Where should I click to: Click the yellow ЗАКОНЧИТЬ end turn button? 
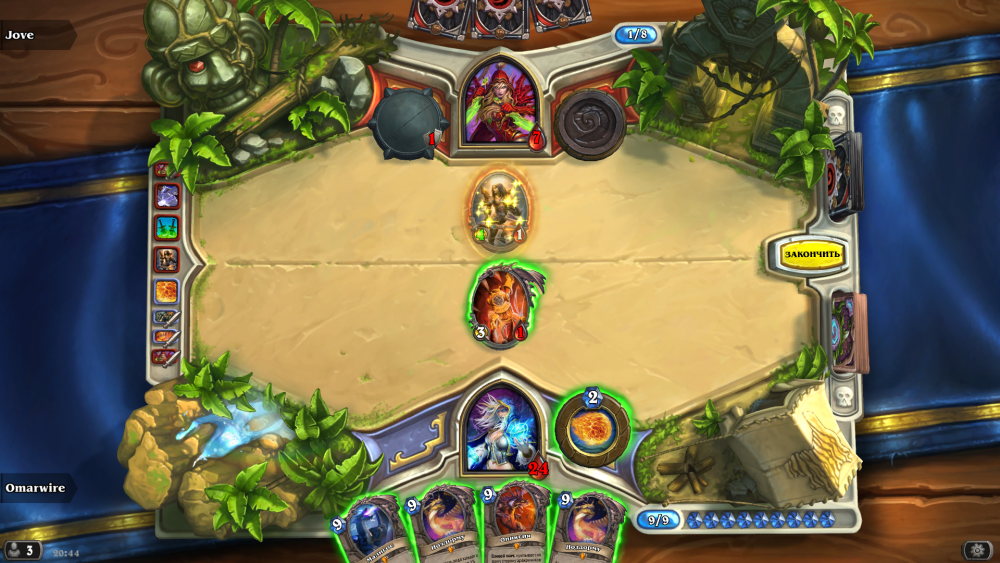coord(813,254)
